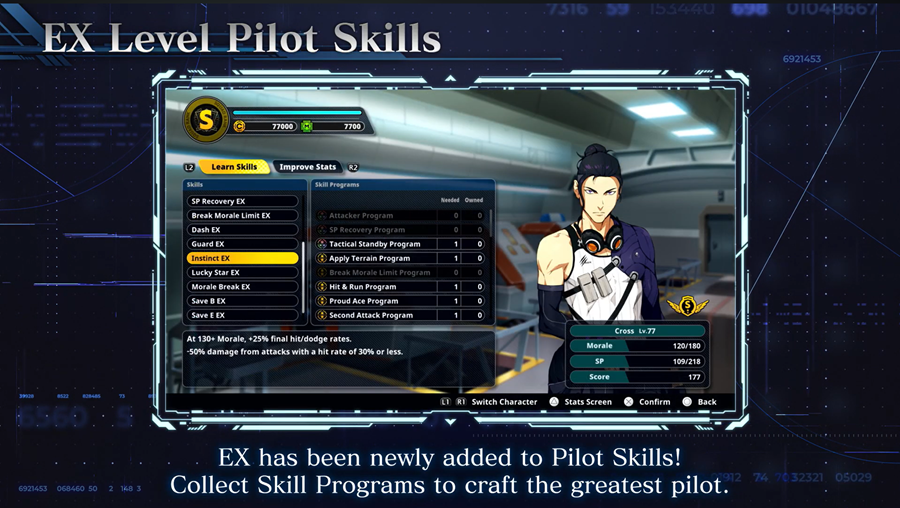
Task: Pick the Guard EX skill
Action: [243, 244]
